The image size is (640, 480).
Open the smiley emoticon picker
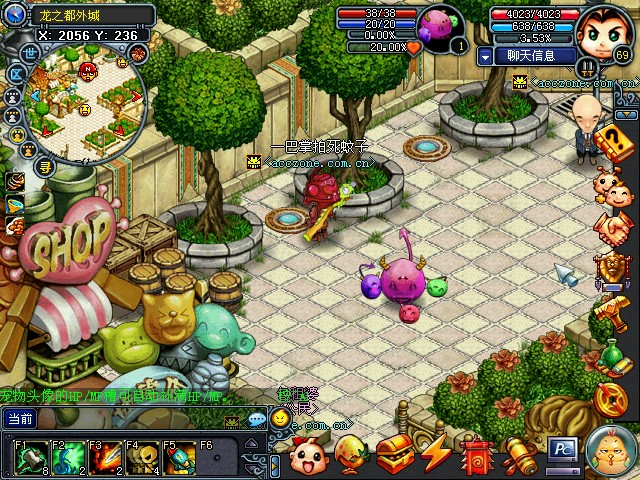click(280, 418)
